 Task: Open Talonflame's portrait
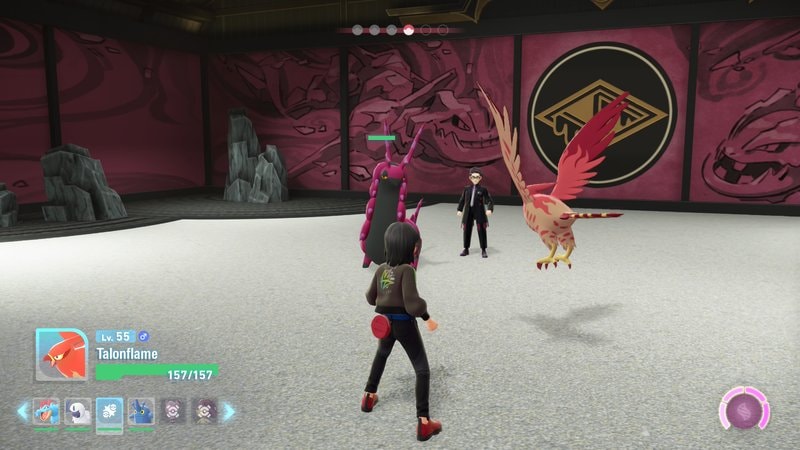click(x=61, y=355)
